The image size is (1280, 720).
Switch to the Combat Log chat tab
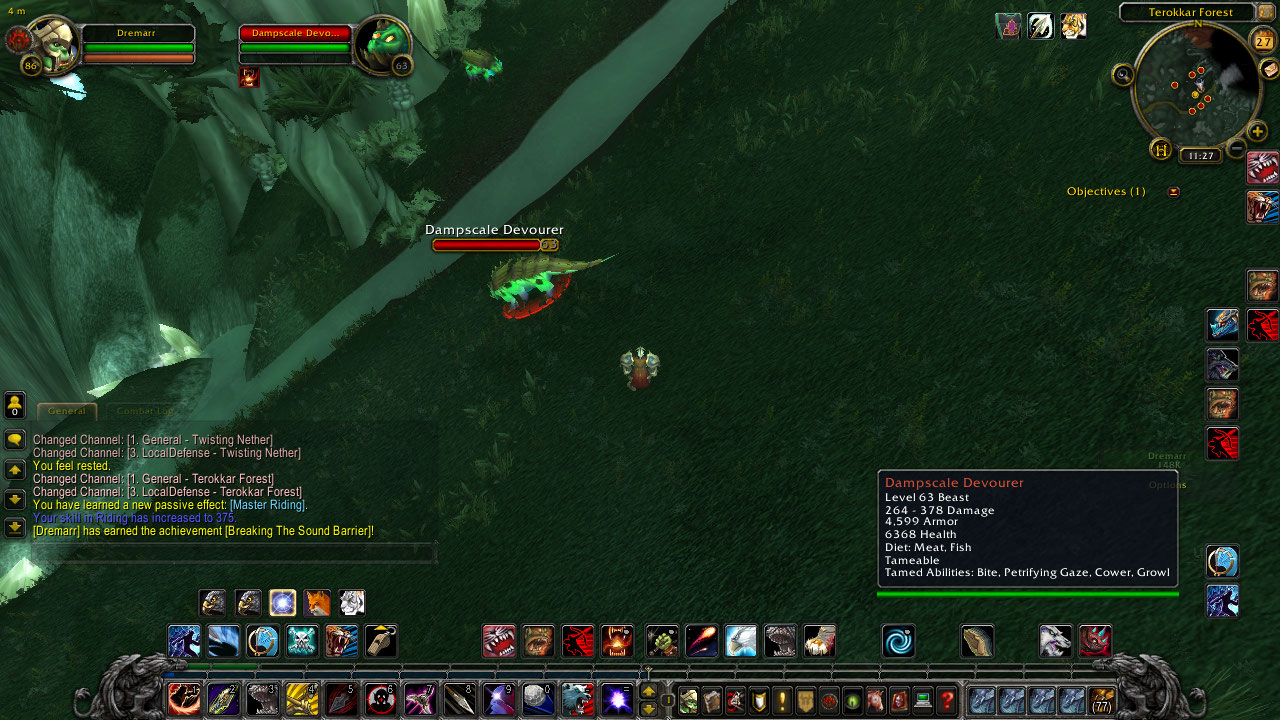144,411
